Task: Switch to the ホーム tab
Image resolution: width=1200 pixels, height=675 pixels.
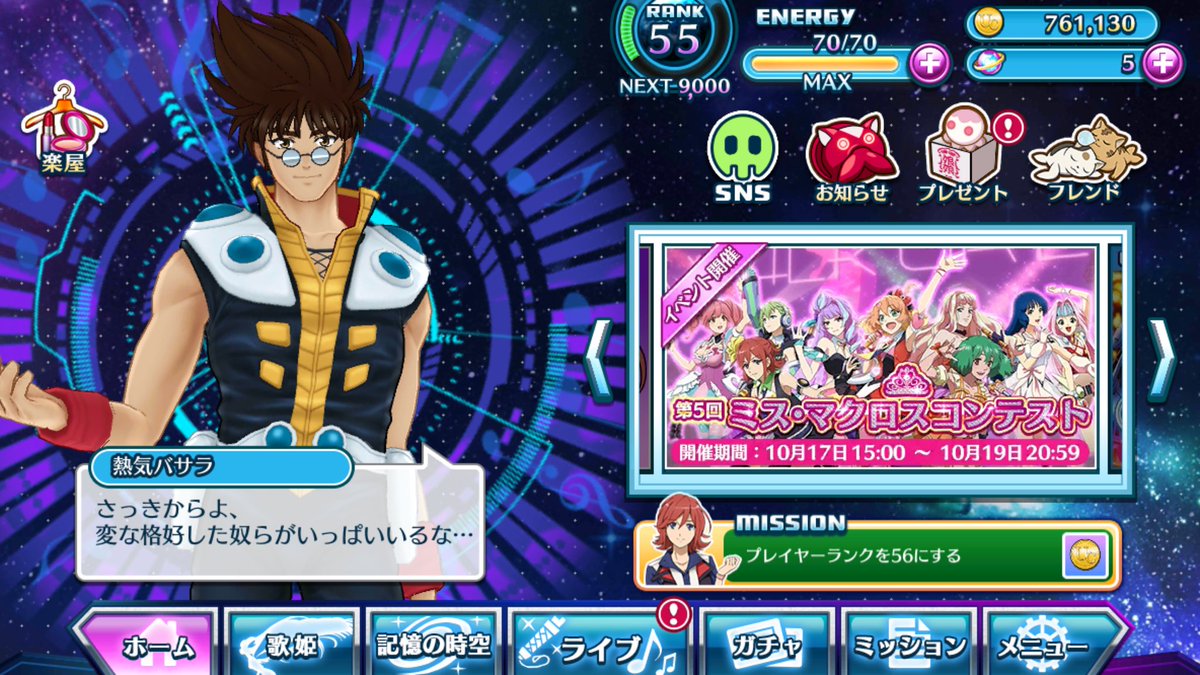Action: pyautogui.click(x=145, y=643)
